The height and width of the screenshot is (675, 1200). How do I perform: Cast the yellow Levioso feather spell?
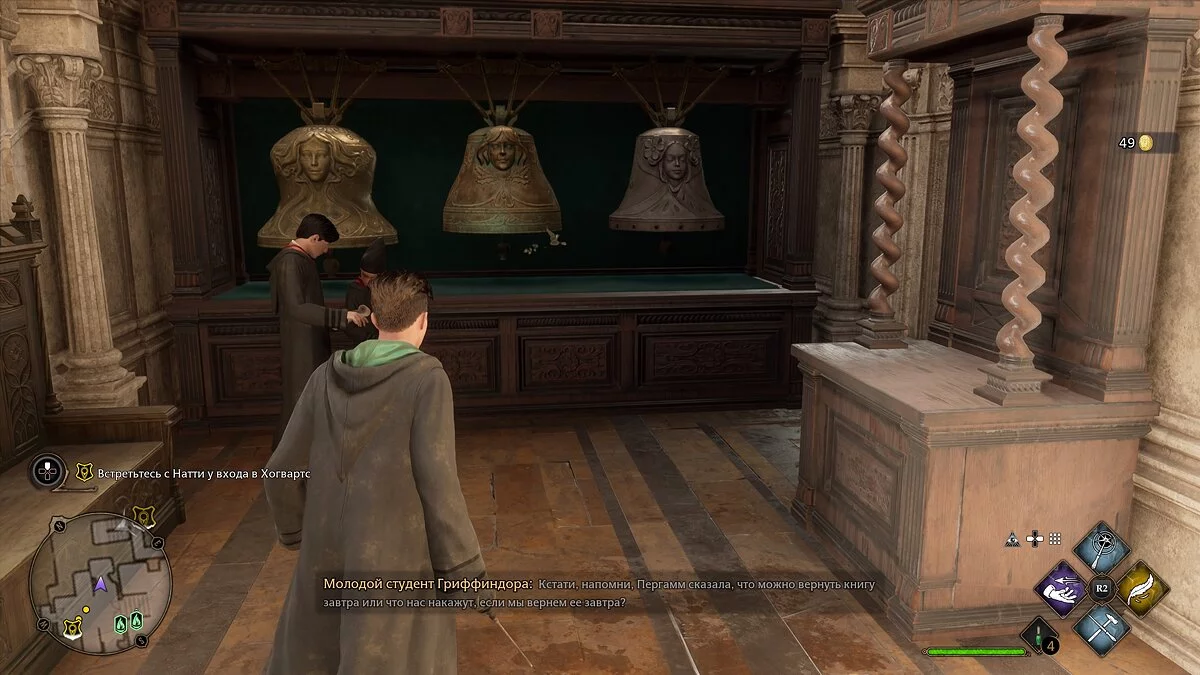pyautogui.click(x=1142, y=588)
